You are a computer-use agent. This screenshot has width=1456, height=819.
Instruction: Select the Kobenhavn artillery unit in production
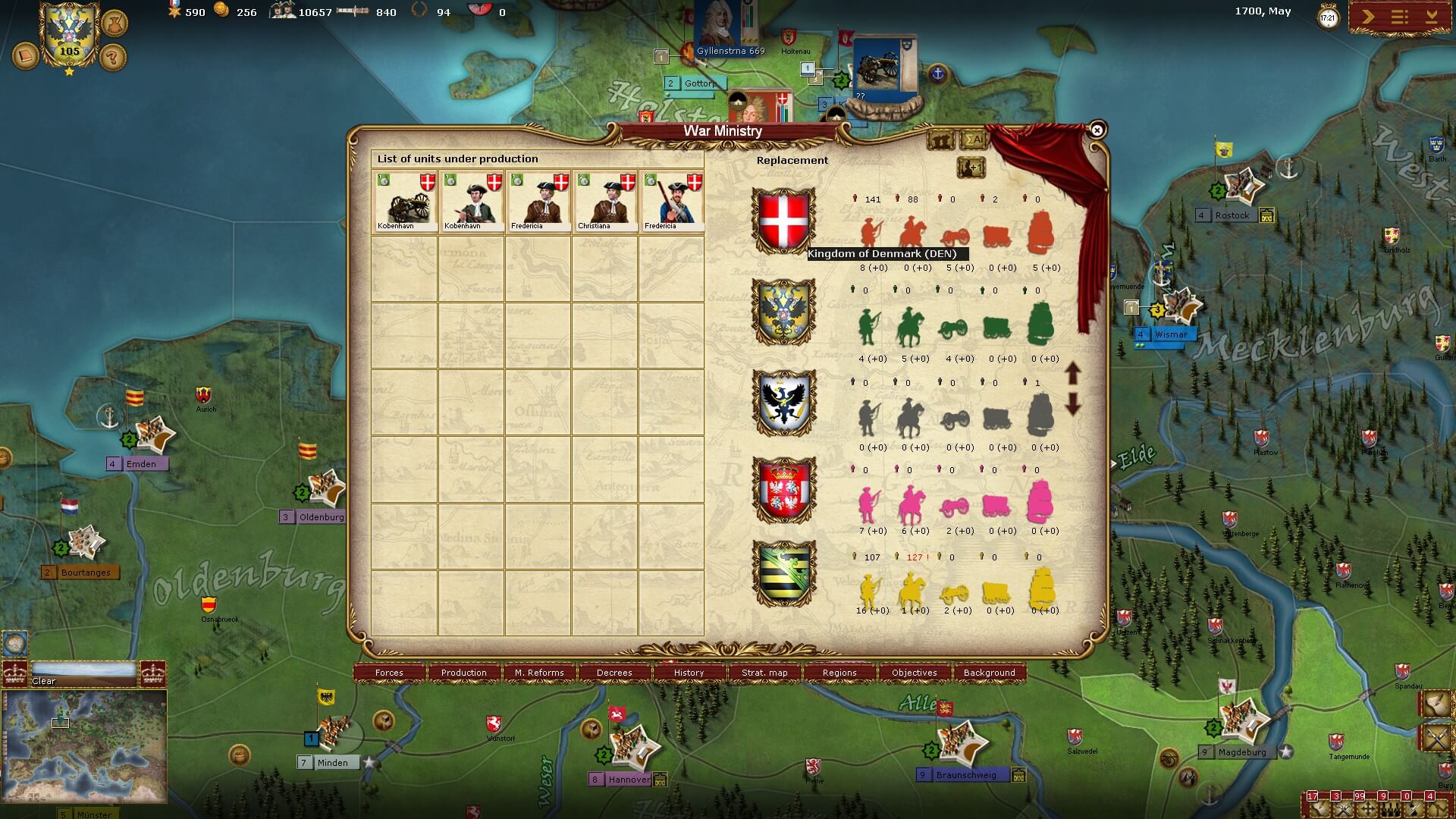404,202
